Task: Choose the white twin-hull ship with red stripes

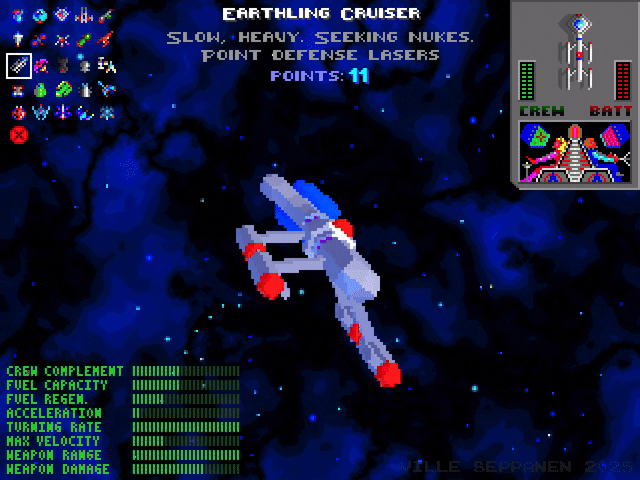Action: click(84, 16)
